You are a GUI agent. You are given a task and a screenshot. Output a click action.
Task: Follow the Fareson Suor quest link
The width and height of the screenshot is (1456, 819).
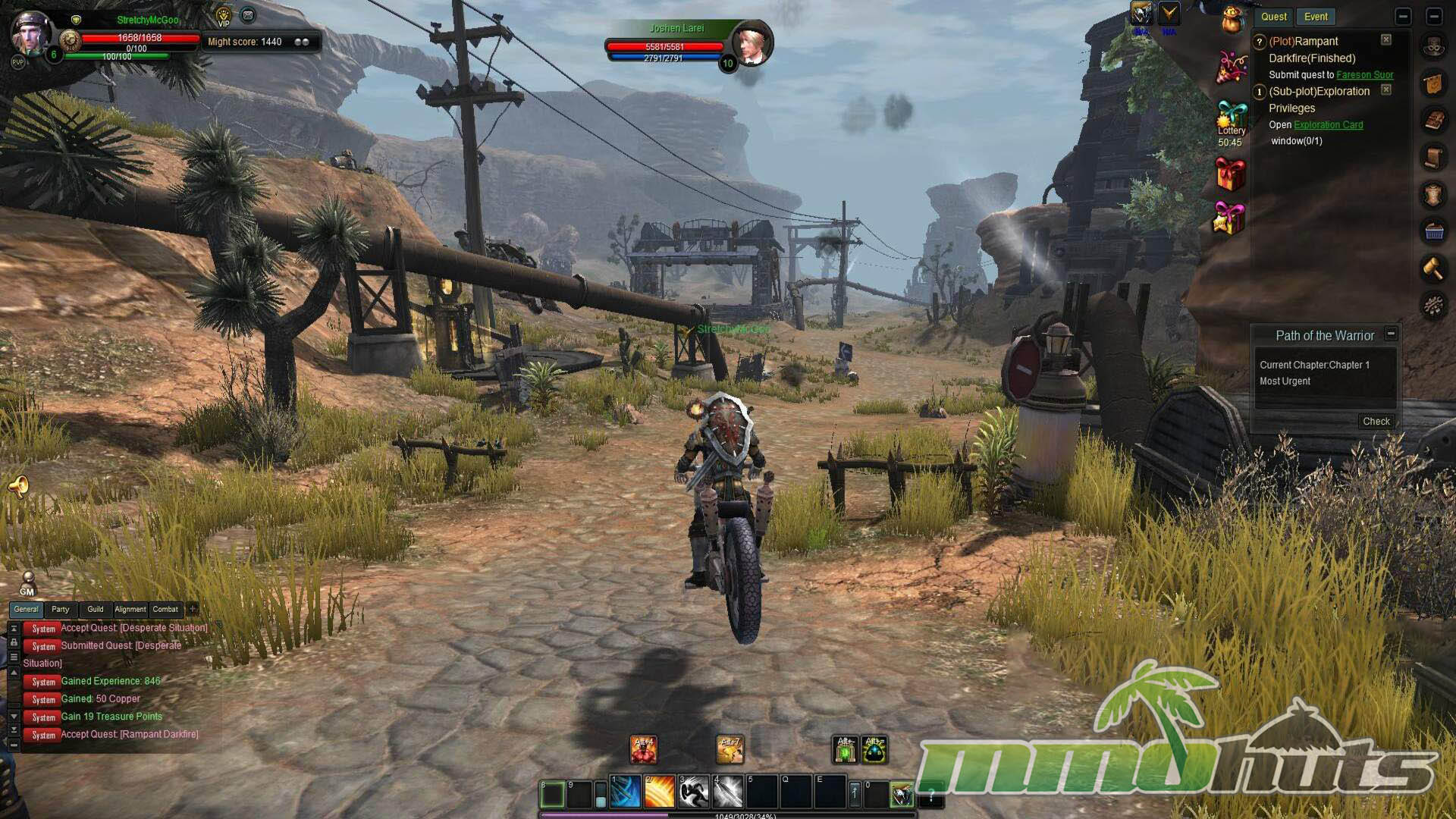click(x=1364, y=75)
